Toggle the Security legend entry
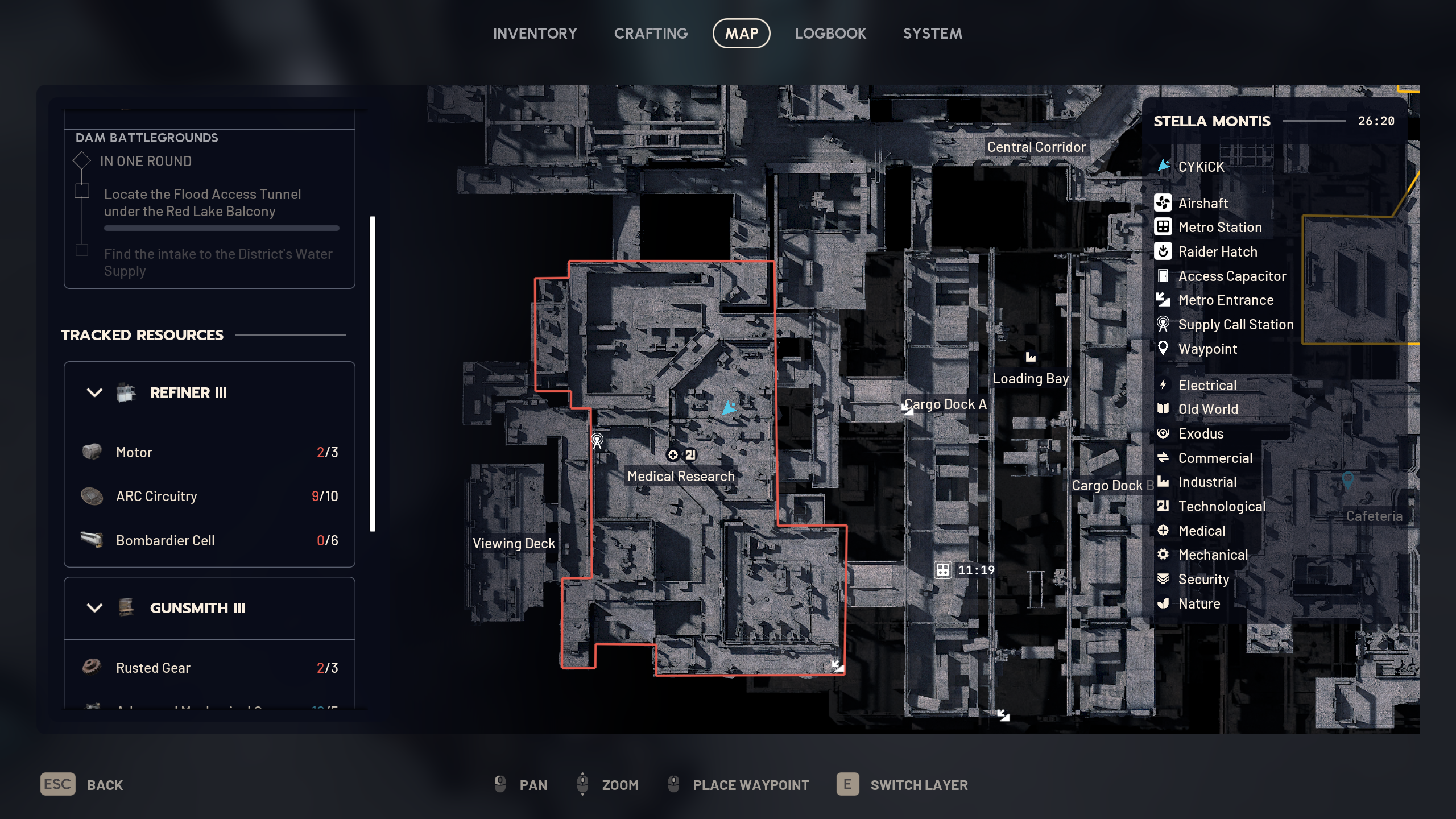 click(x=1203, y=579)
